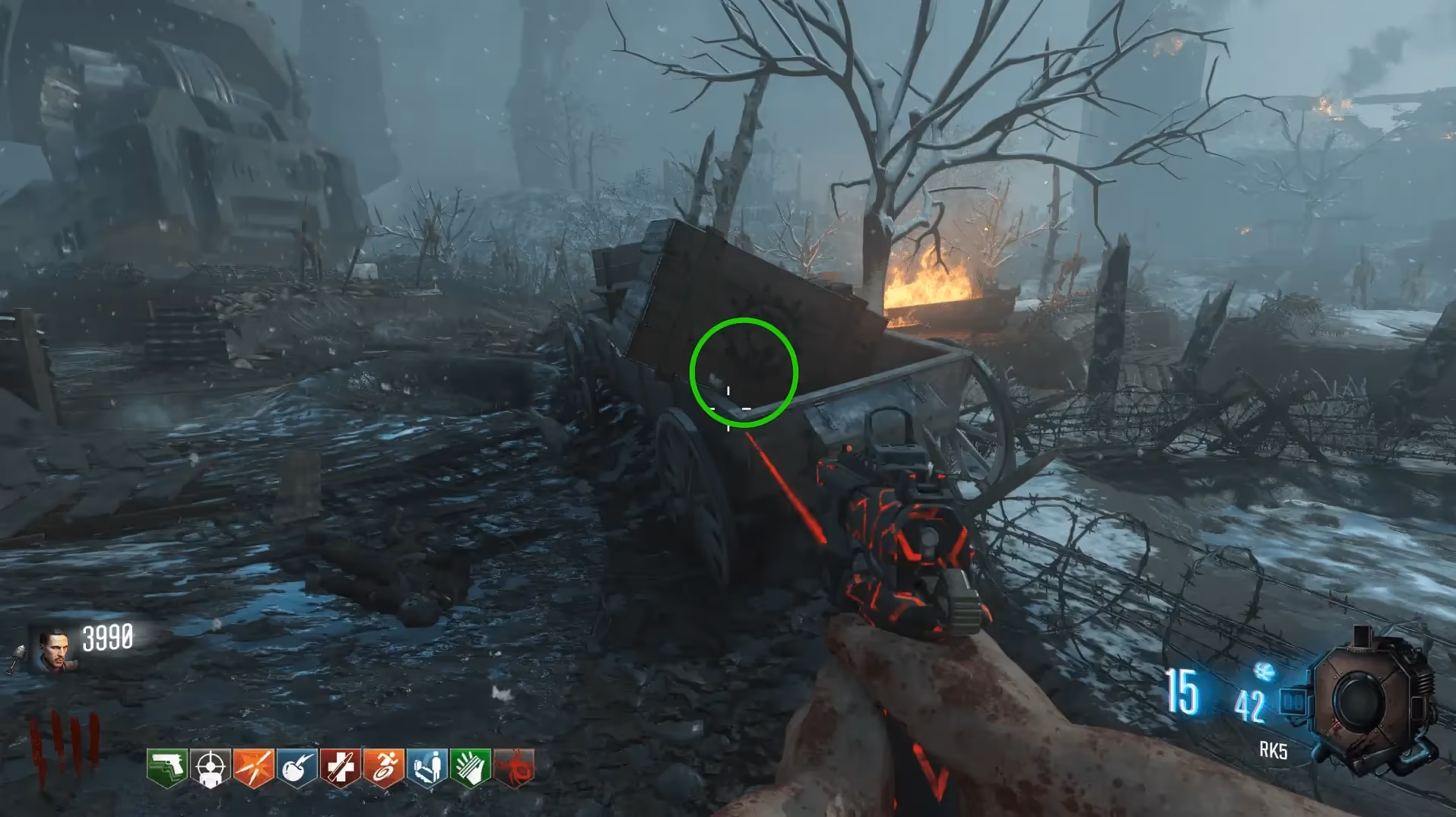Select the Mule Kick pistol perk icon
Viewport: 1456px width, 817px height.
(167, 768)
